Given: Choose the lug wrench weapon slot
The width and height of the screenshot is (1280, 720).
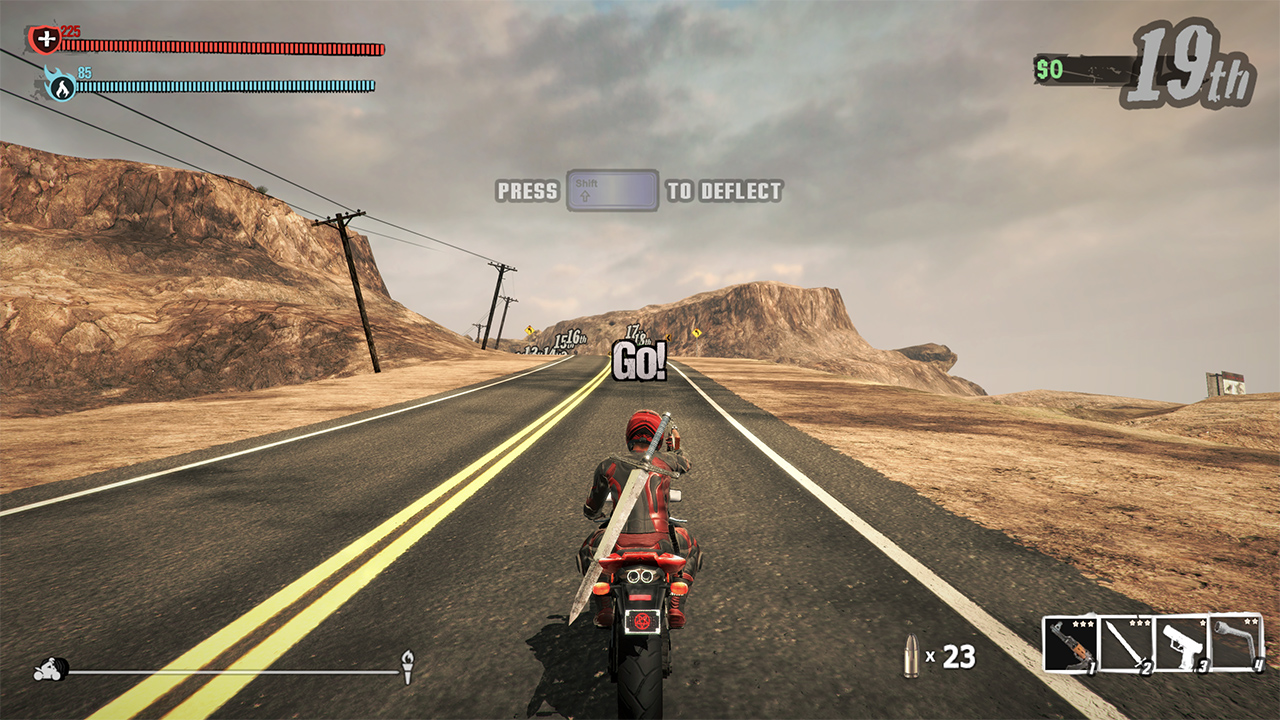Looking at the screenshot, I should tap(1236, 644).
